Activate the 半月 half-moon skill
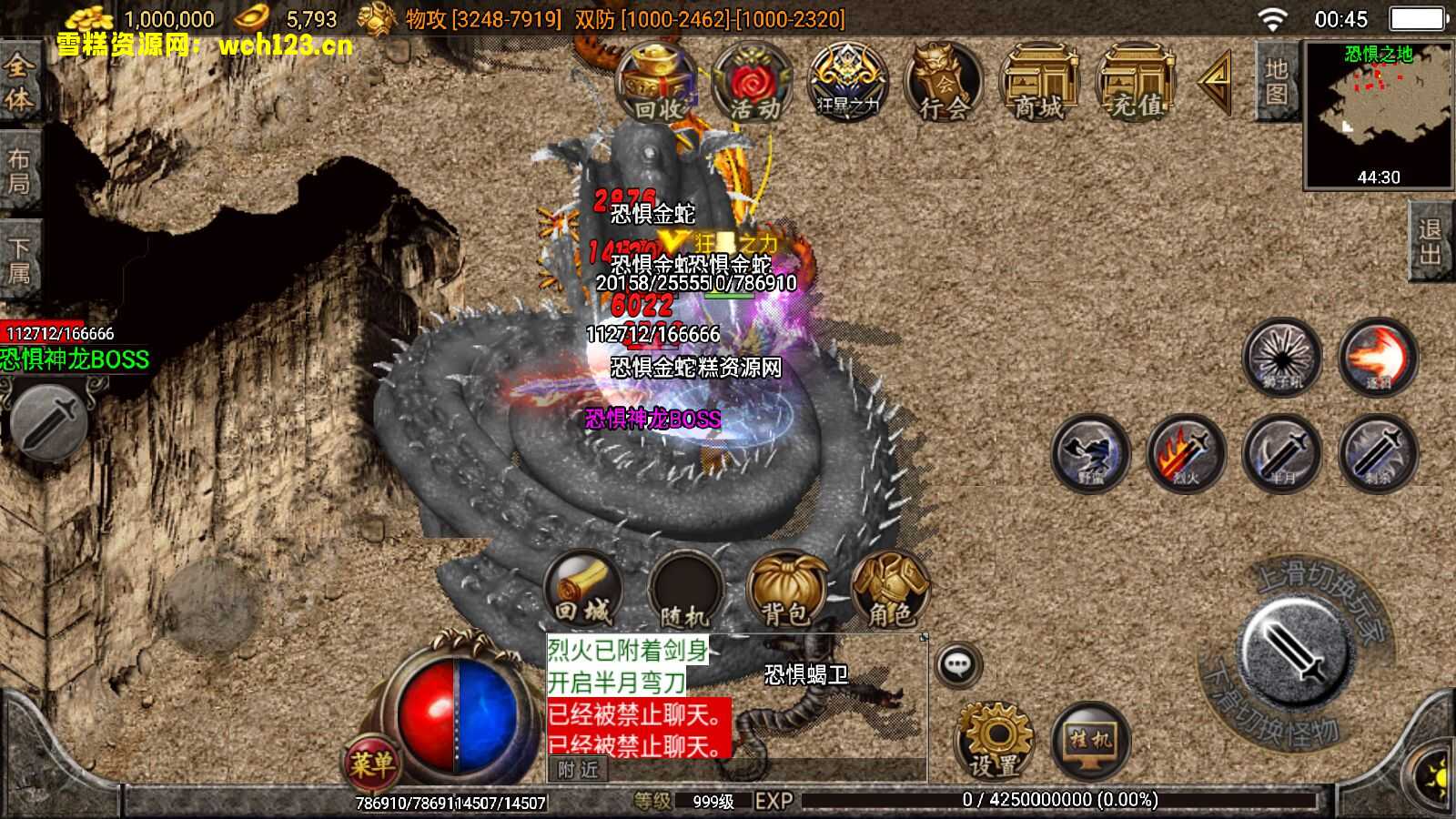The height and width of the screenshot is (819, 1456). (1281, 452)
